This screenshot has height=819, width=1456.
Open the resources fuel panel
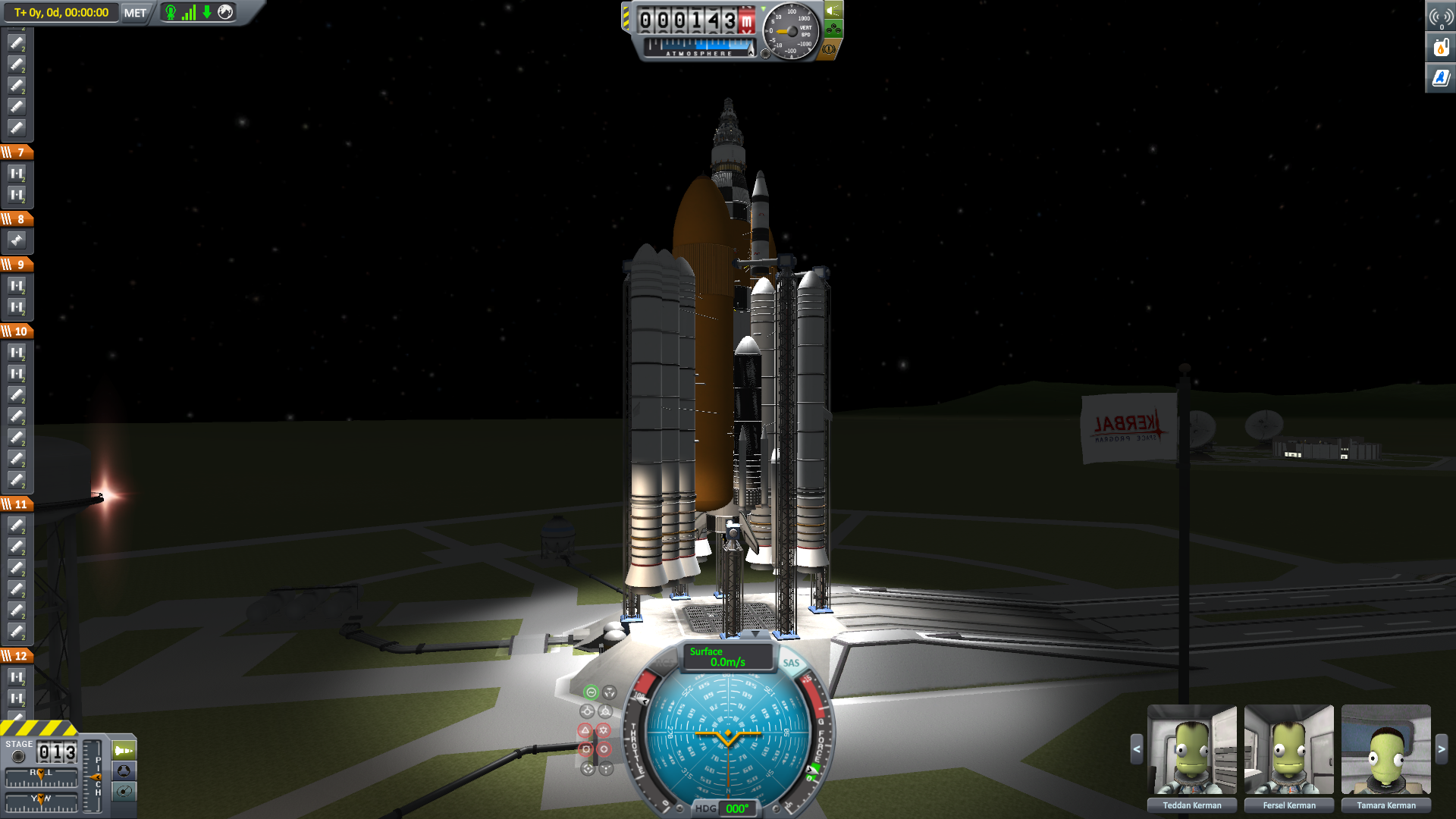coord(1440,48)
